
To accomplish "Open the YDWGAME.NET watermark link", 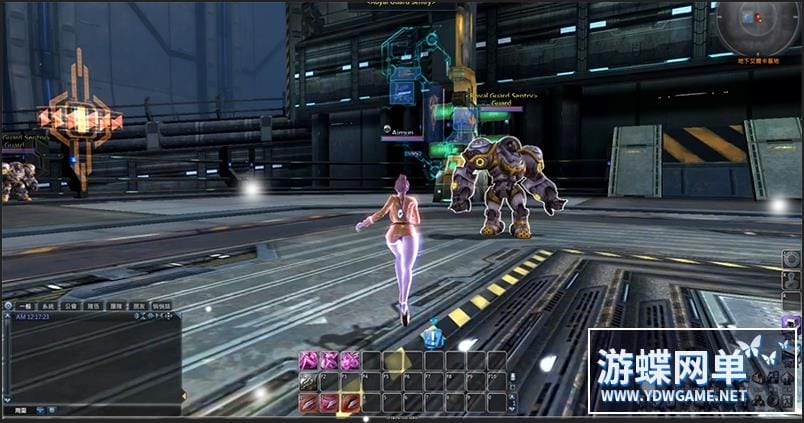I will (673, 395).
